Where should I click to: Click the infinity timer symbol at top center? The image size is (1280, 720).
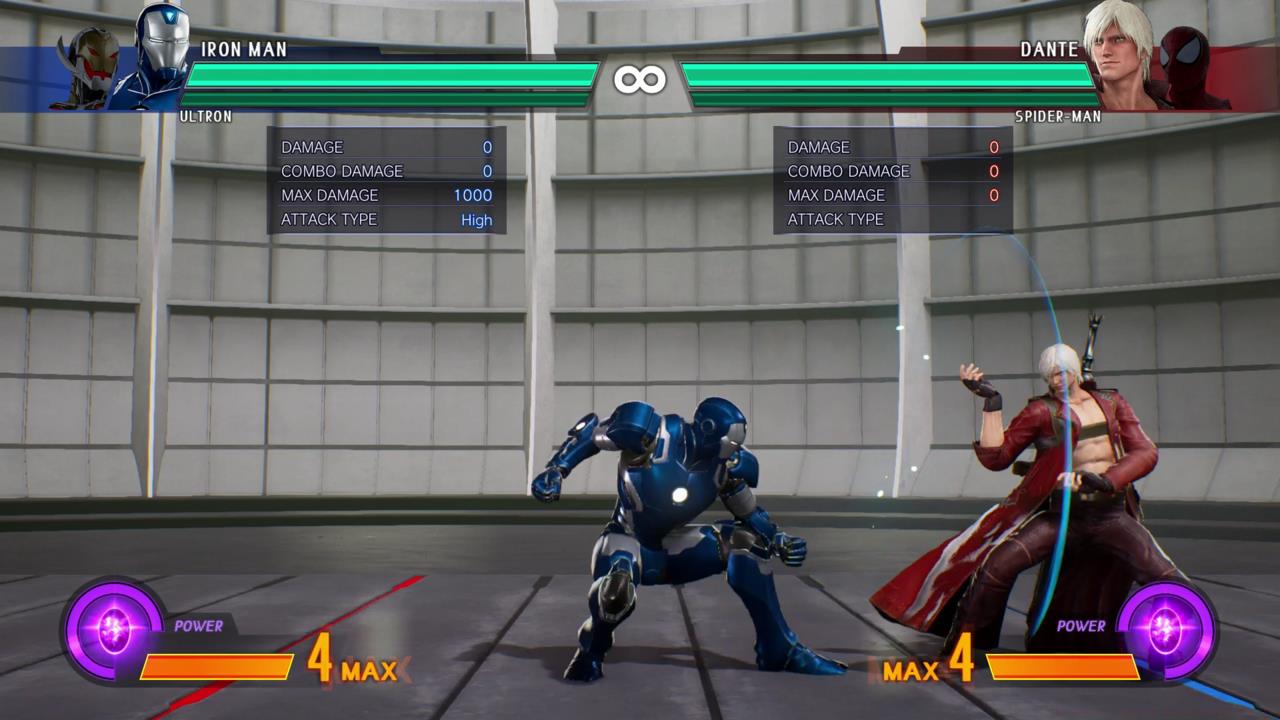tap(641, 79)
